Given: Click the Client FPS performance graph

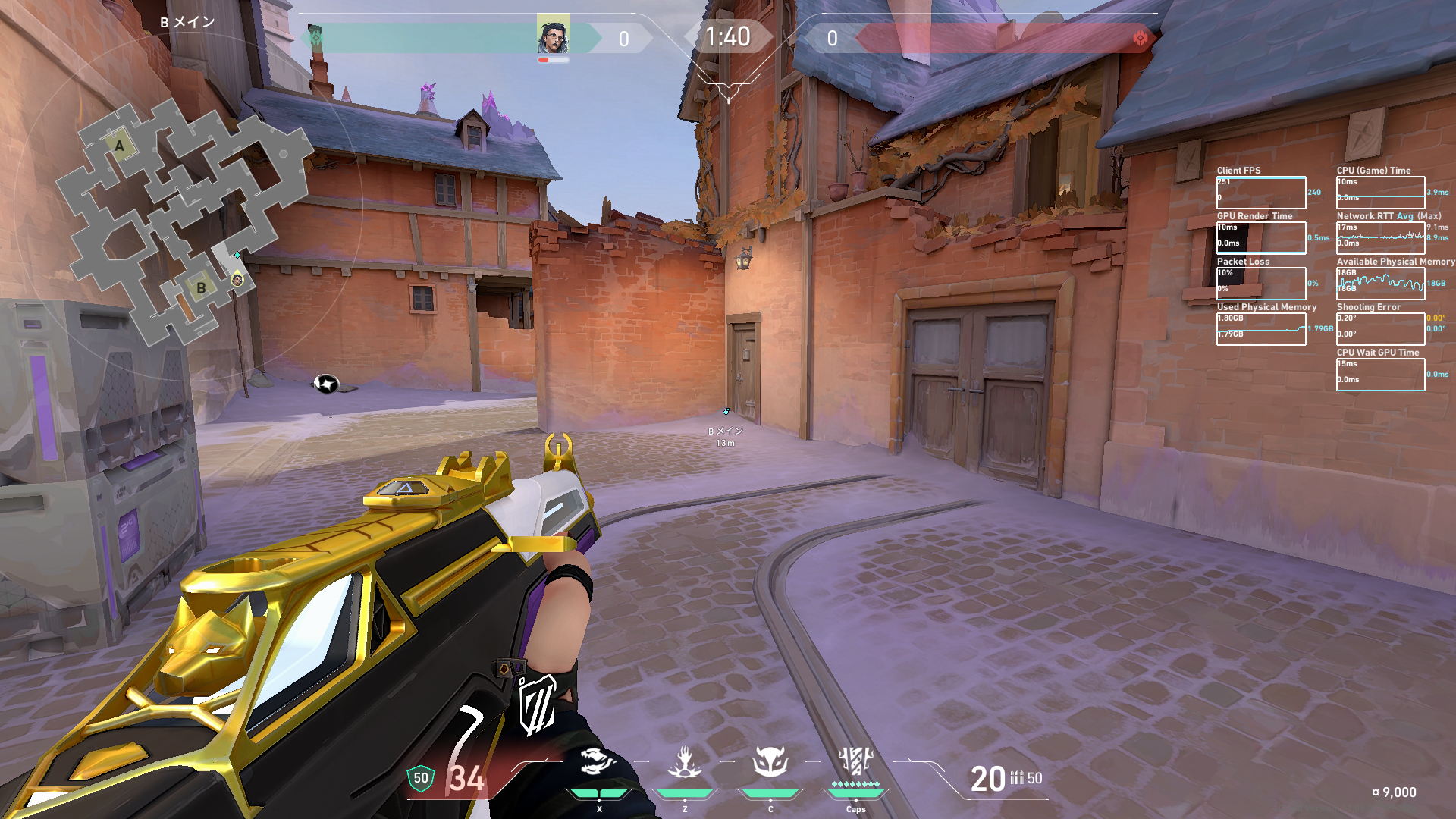Looking at the screenshot, I should (x=1261, y=193).
